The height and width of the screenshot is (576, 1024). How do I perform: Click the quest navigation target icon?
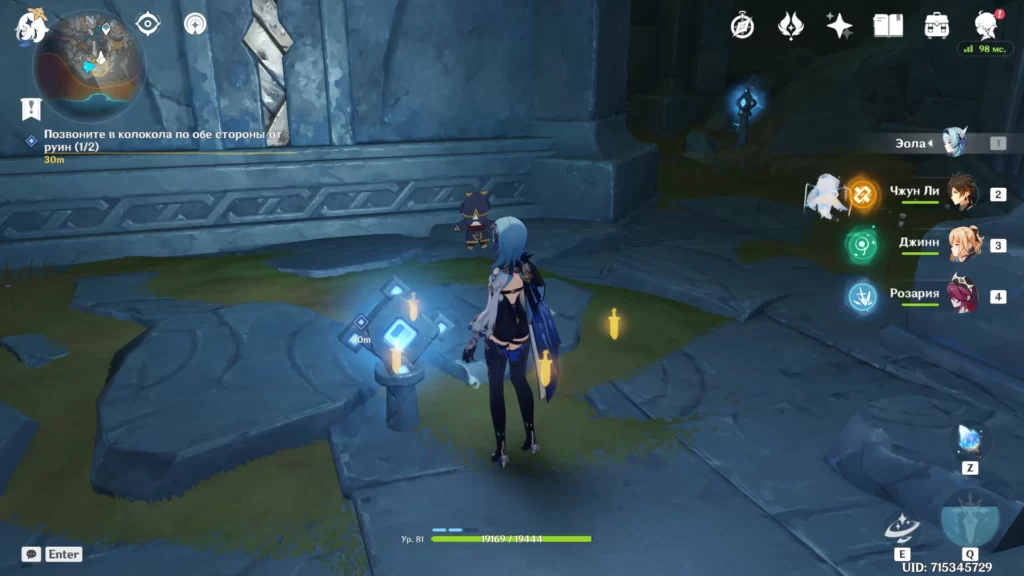pos(148,23)
